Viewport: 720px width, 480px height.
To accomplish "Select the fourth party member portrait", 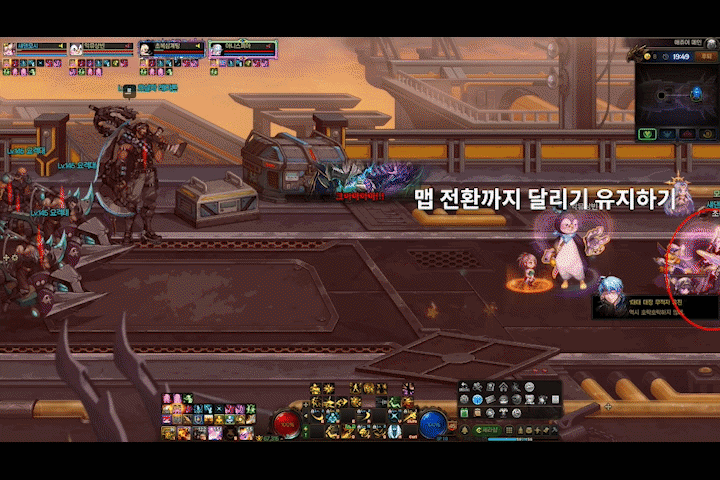I will [x=215, y=48].
